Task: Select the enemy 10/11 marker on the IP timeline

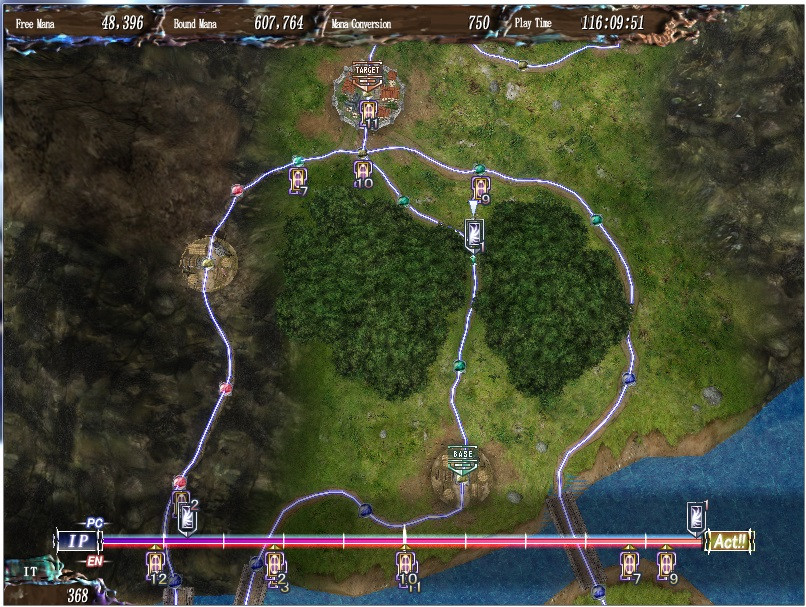Action: [x=405, y=564]
